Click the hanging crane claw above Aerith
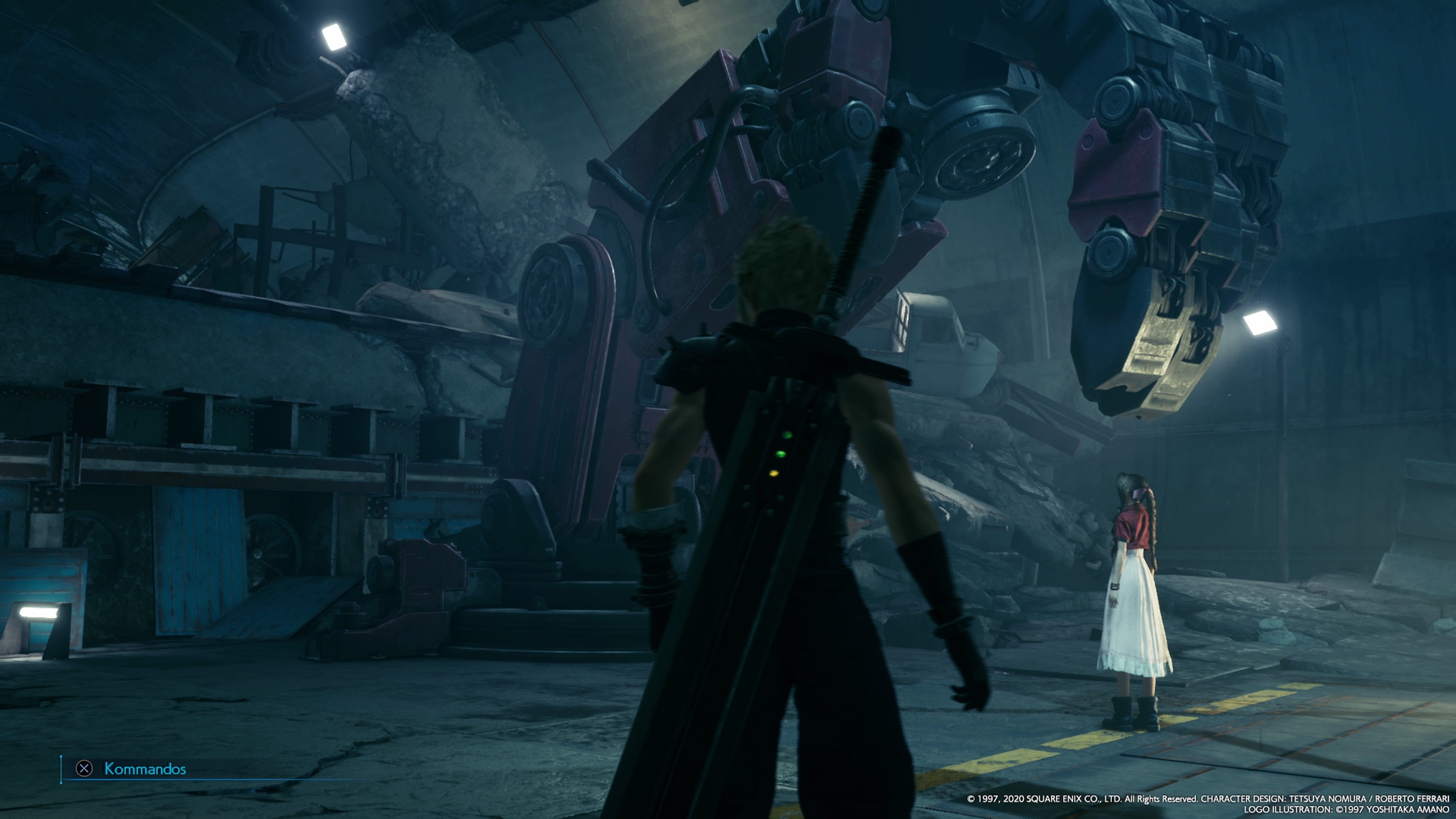 point(1159,254)
